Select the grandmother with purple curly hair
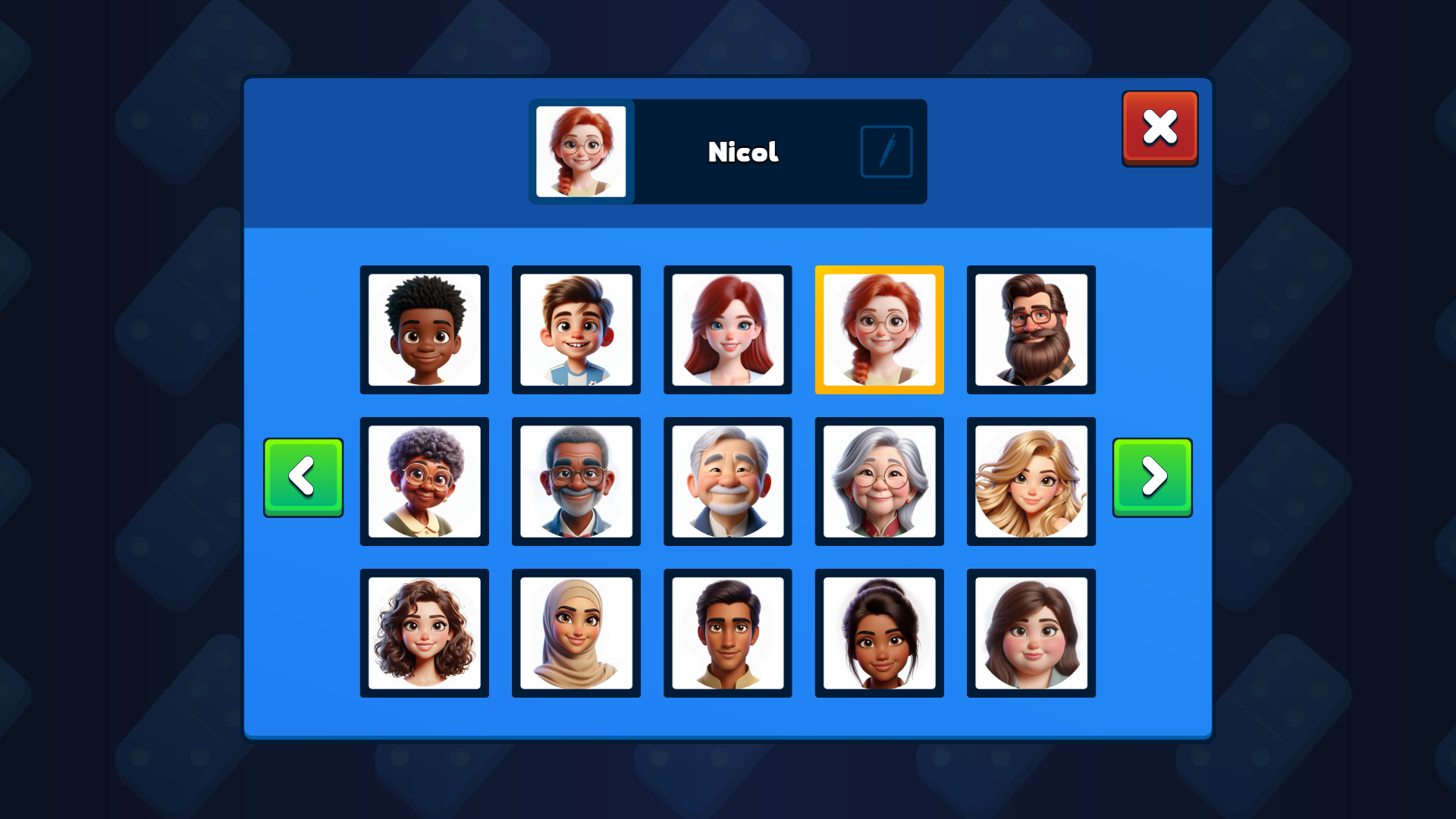This screenshot has width=1456, height=819. pyautogui.click(x=425, y=482)
